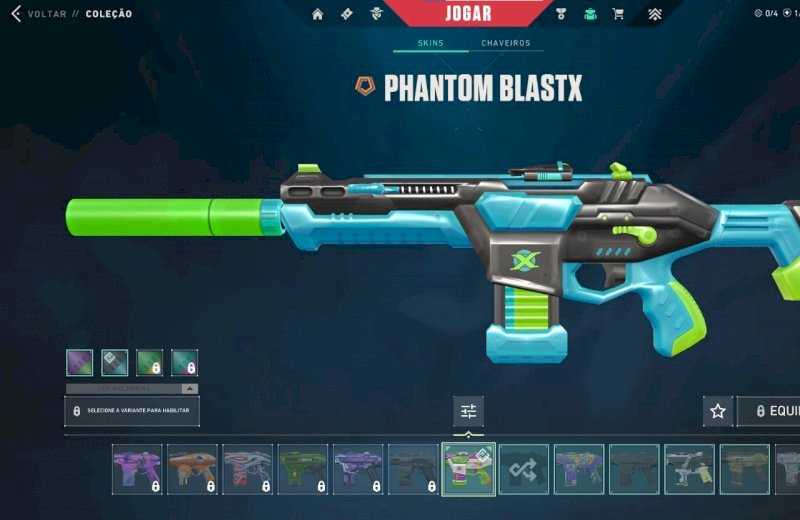Image resolution: width=800 pixels, height=520 pixels.
Task: Select the Skins tab
Action: coord(430,44)
